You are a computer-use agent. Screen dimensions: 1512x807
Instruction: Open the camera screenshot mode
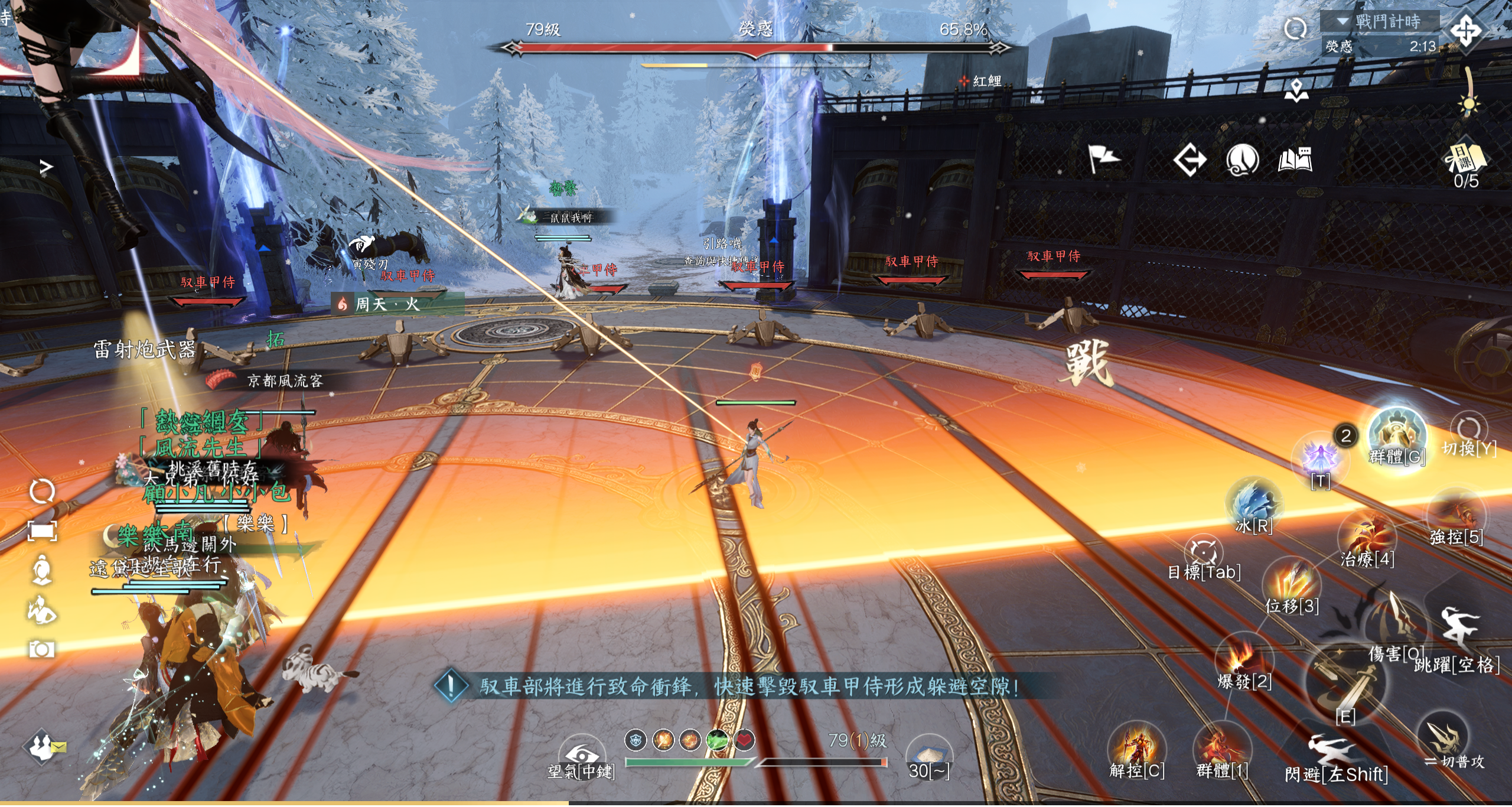tap(42, 650)
